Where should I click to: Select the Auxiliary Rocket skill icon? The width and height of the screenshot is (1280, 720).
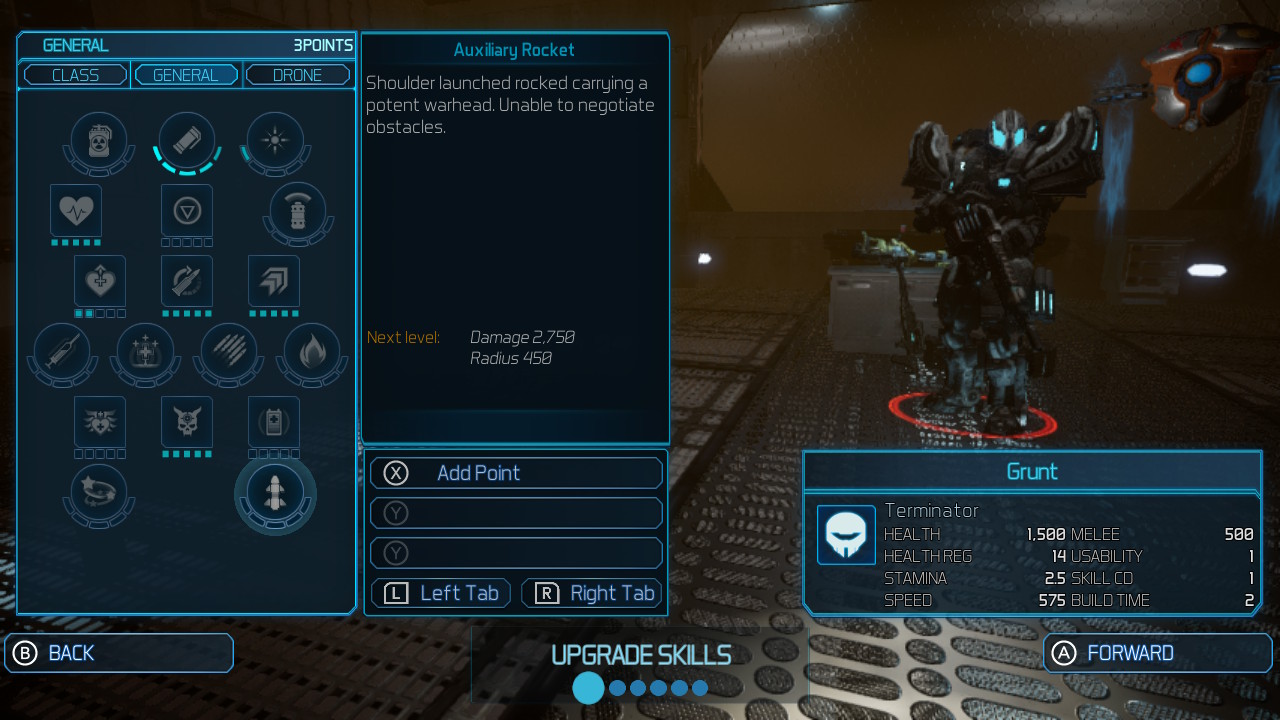coord(275,493)
